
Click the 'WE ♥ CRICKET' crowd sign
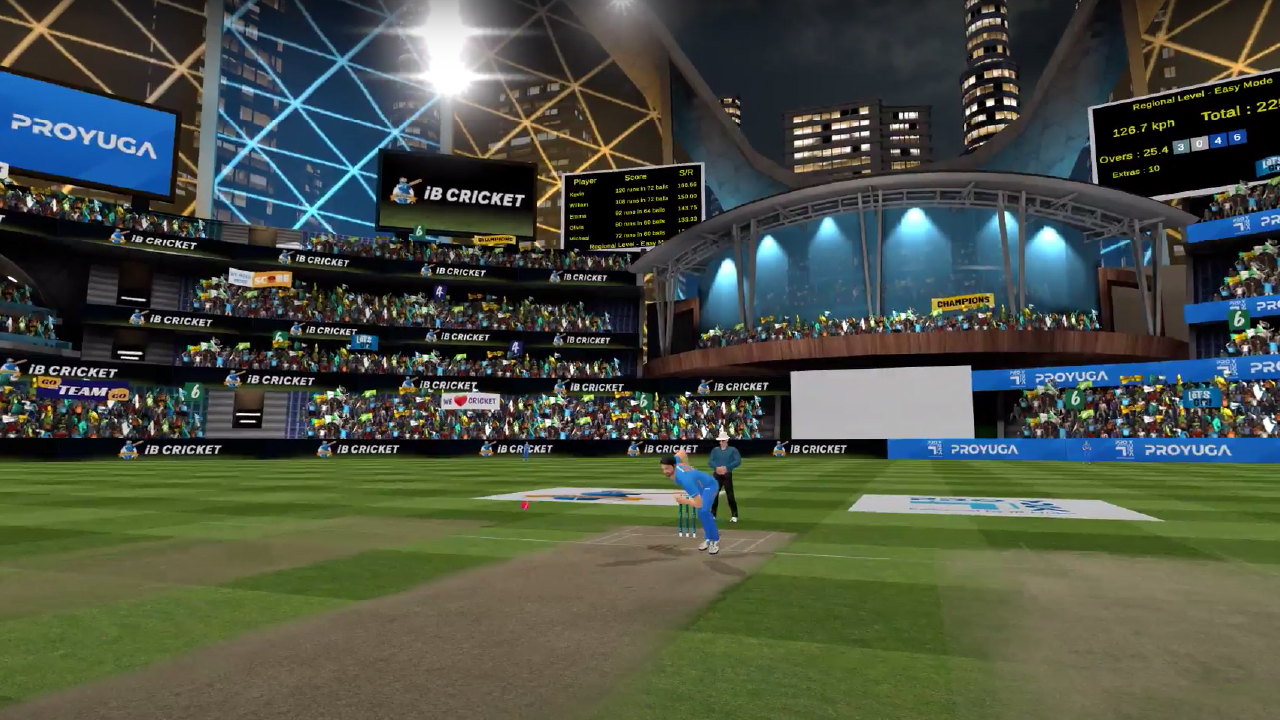pyautogui.click(x=470, y=400)
